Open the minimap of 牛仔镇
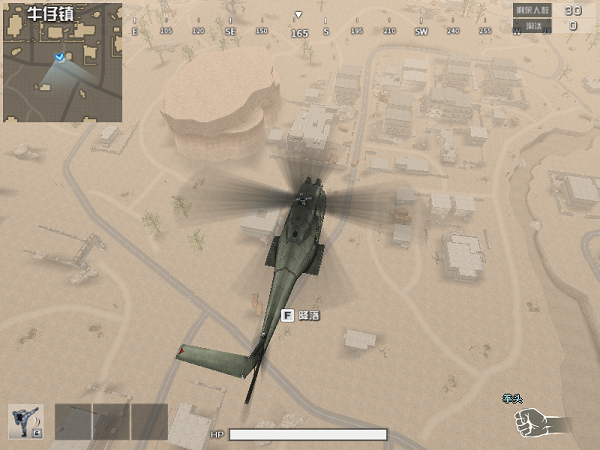The width and height of the screenshot is (600, 450). point(62,62)
